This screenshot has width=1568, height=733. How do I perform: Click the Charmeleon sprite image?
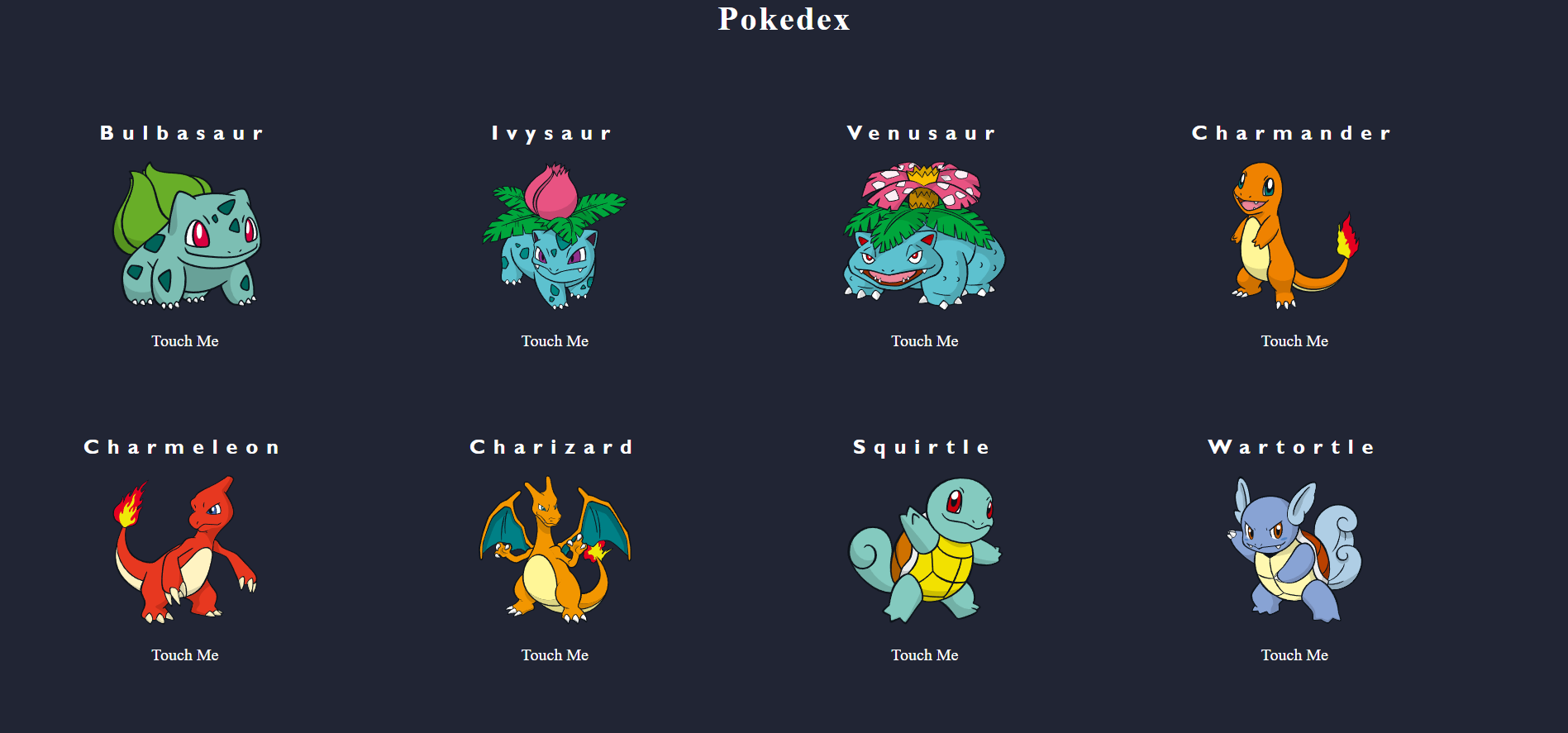tap(185, 550)
